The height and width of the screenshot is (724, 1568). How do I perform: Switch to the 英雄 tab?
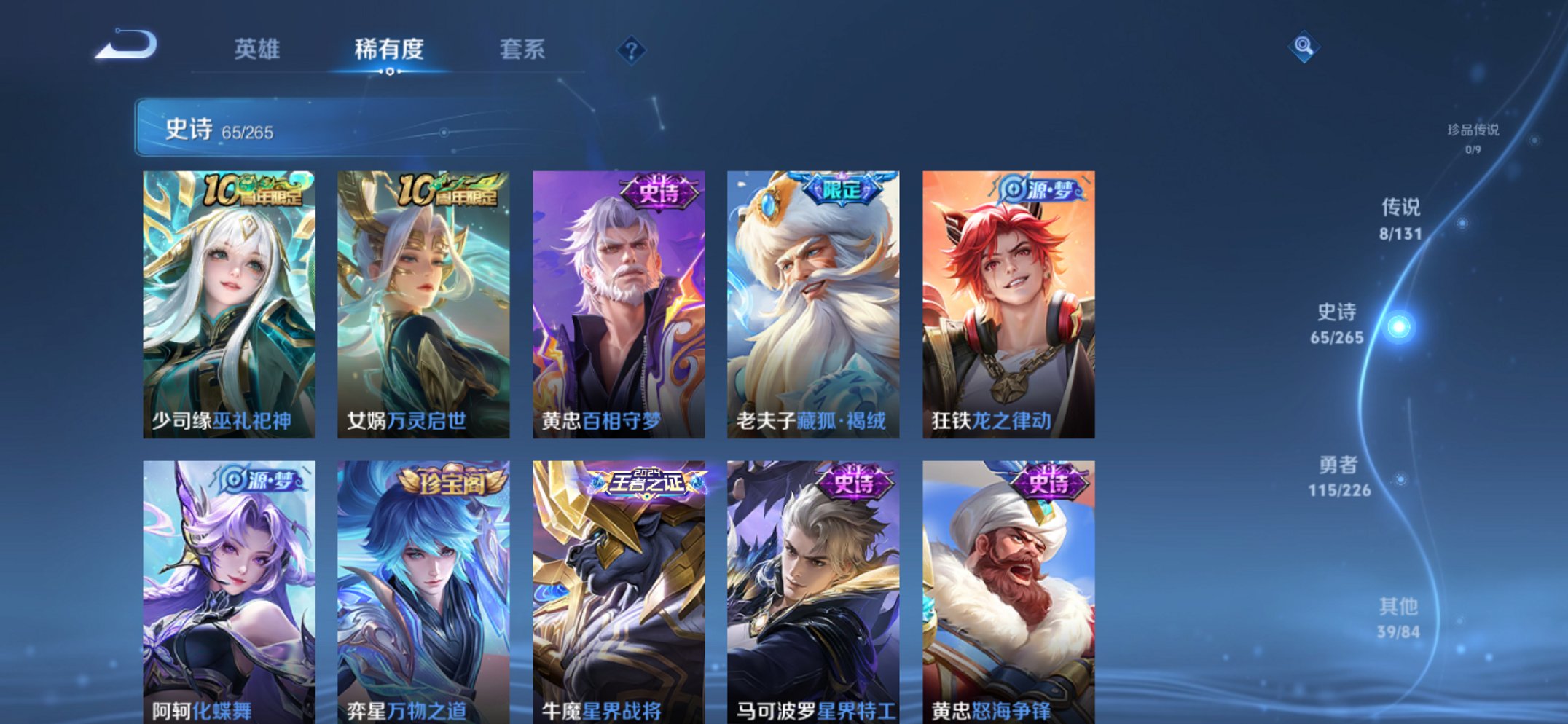click(259, 50)
